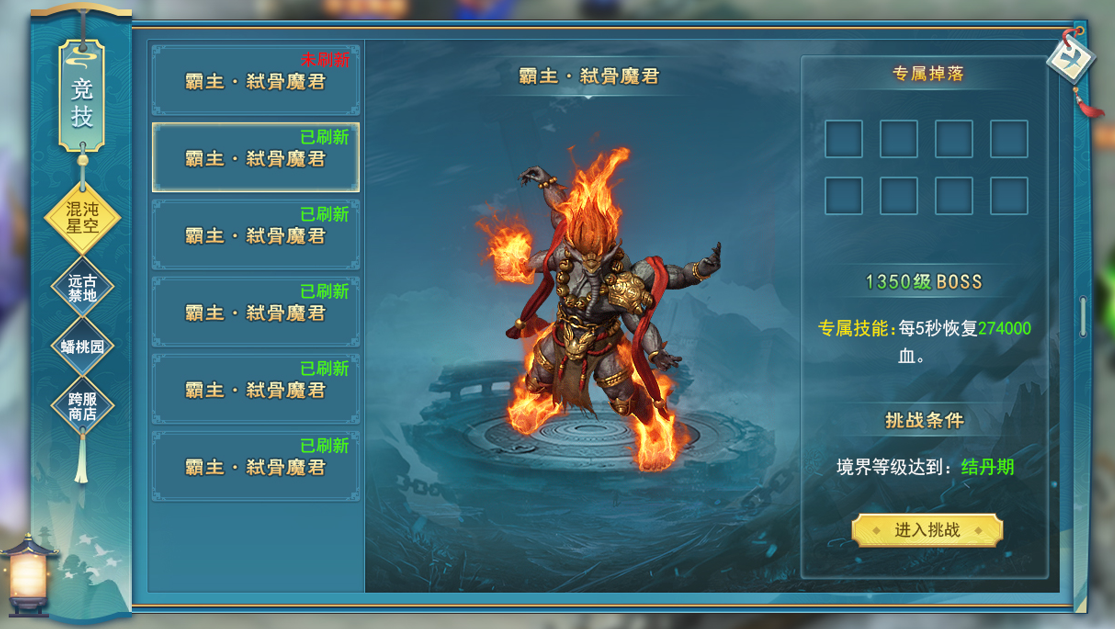
Task: Select the boss row marked 未刷新
Action: tap(256, 80)
